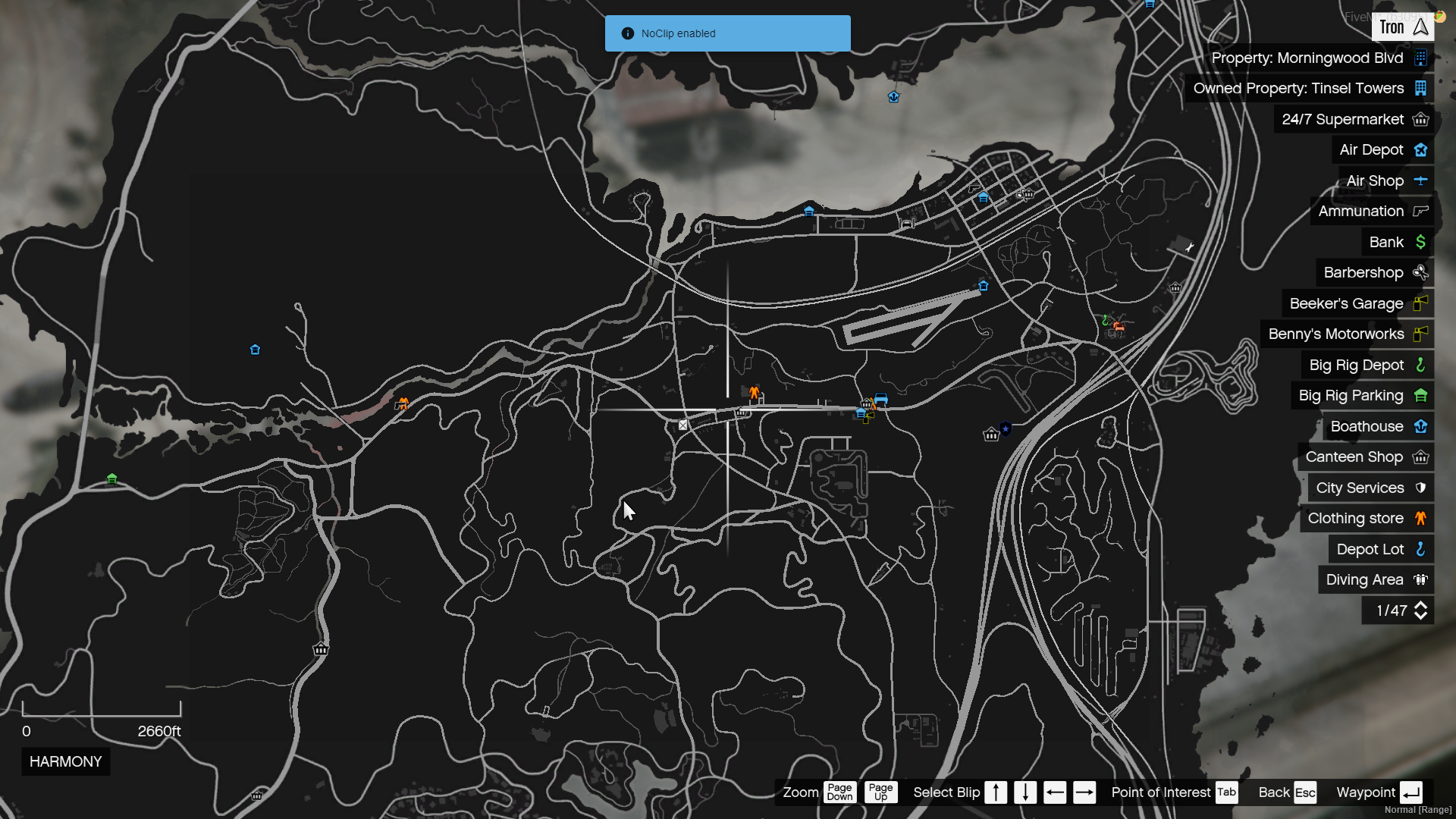1456x819 pixels.
Task: Choose Big Rig Parking legend entry
Action: (1362, 396)
